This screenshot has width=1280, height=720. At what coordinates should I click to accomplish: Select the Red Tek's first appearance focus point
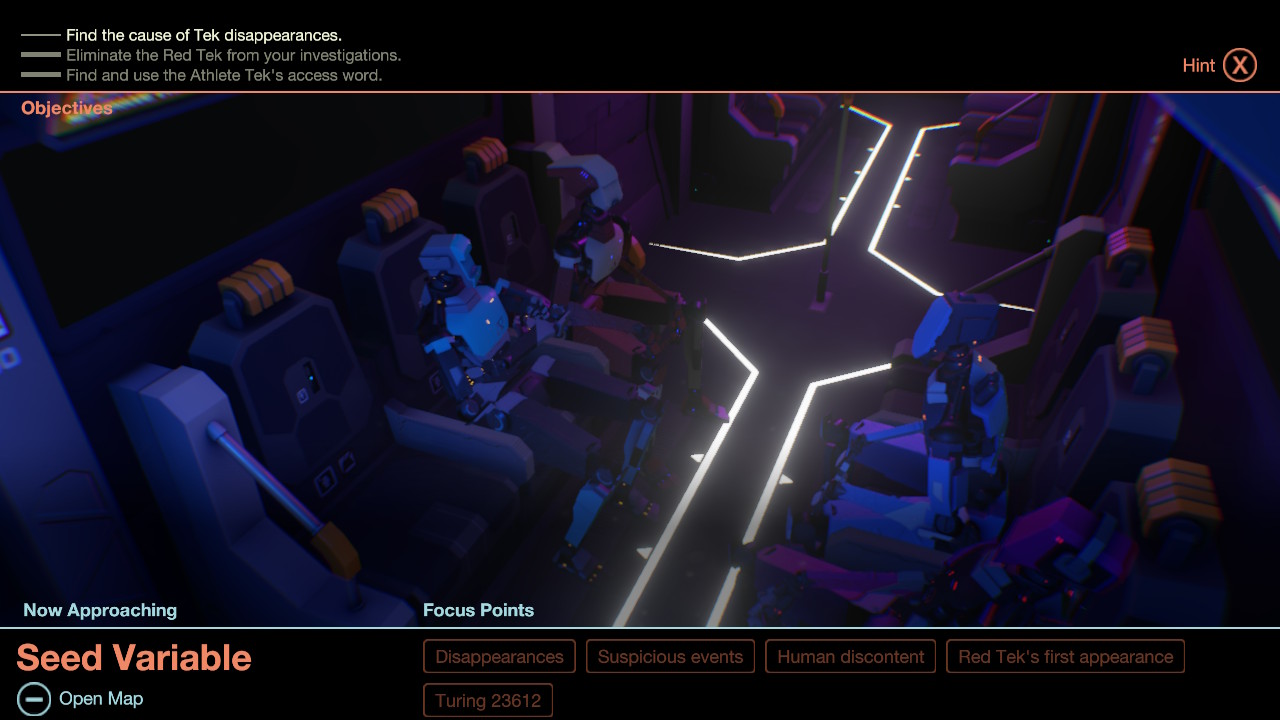pos(1065,656)
